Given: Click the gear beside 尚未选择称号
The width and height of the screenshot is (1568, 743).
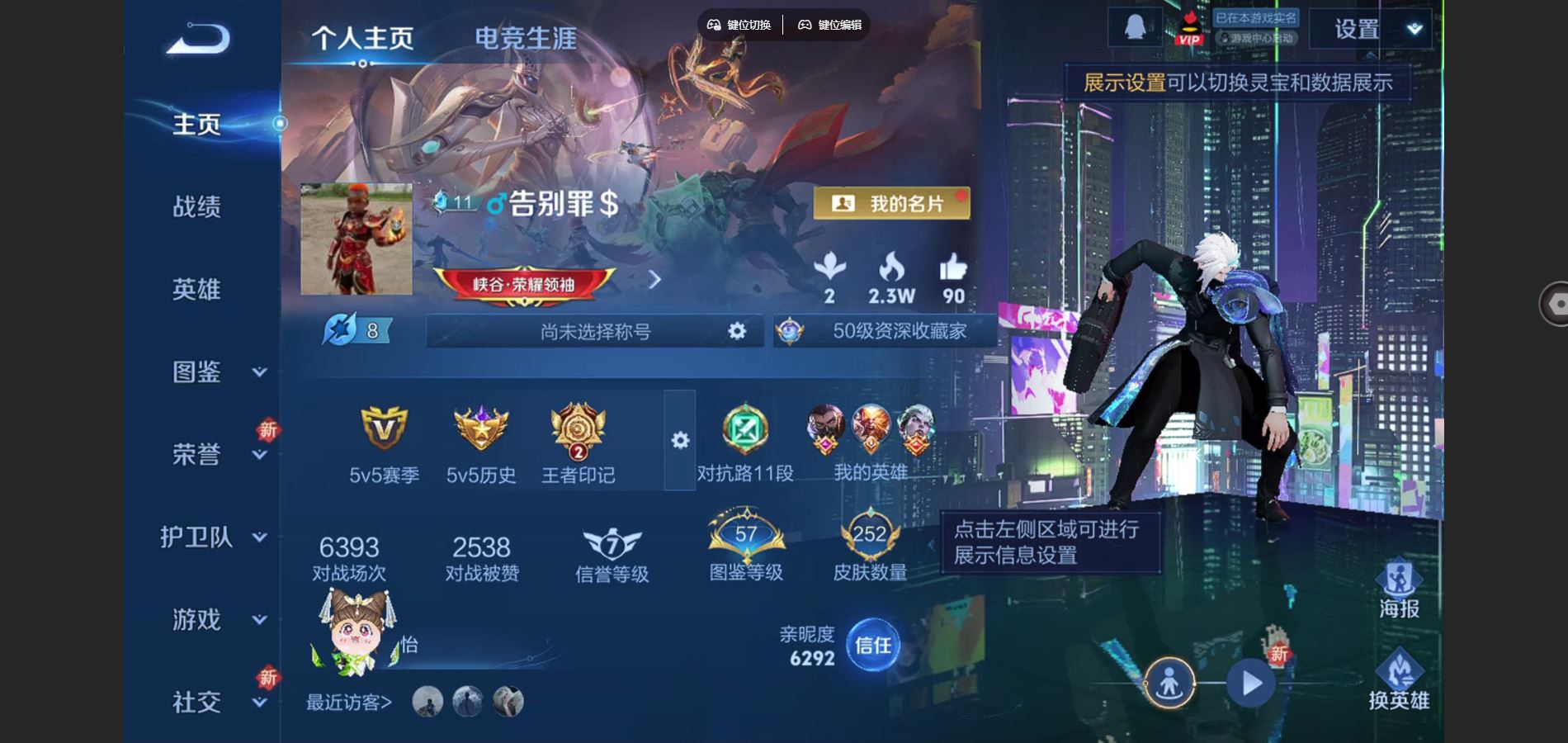Looking at the screenshot, I should (734, 333).
